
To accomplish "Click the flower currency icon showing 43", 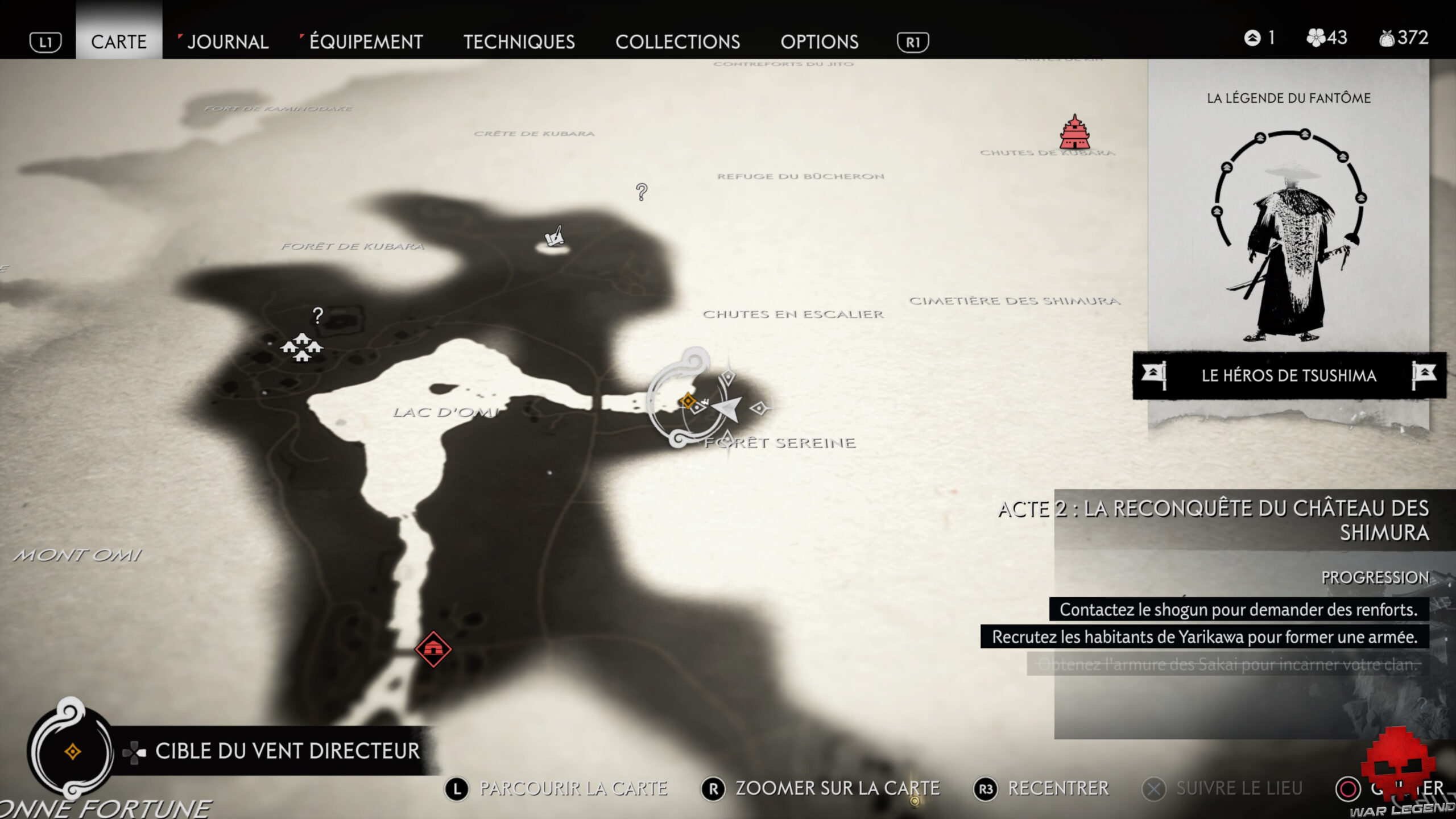I will (x=1318, y=39).
